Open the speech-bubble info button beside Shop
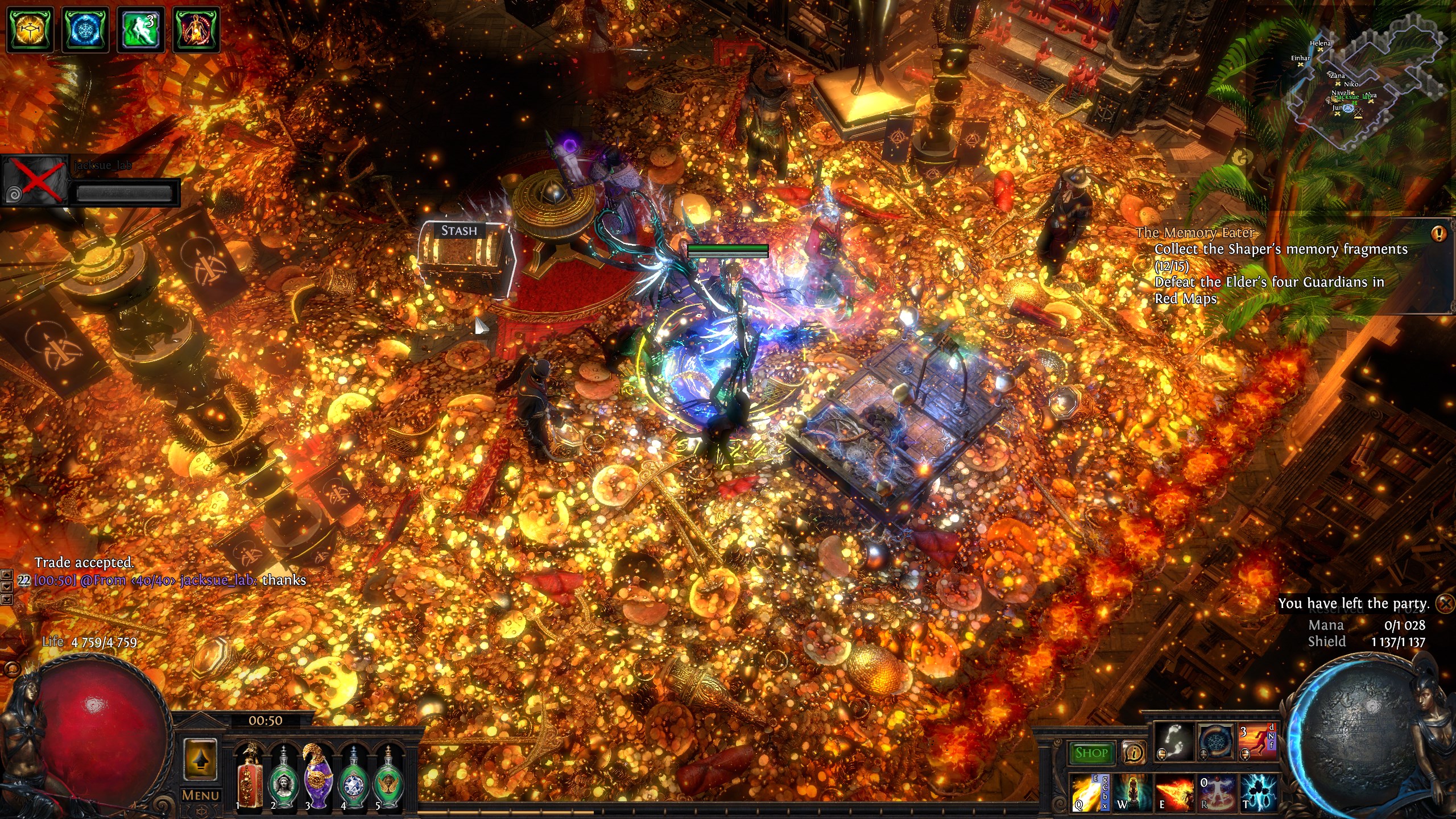This screenshot has width=1456, height=819. pos(1134,753)
